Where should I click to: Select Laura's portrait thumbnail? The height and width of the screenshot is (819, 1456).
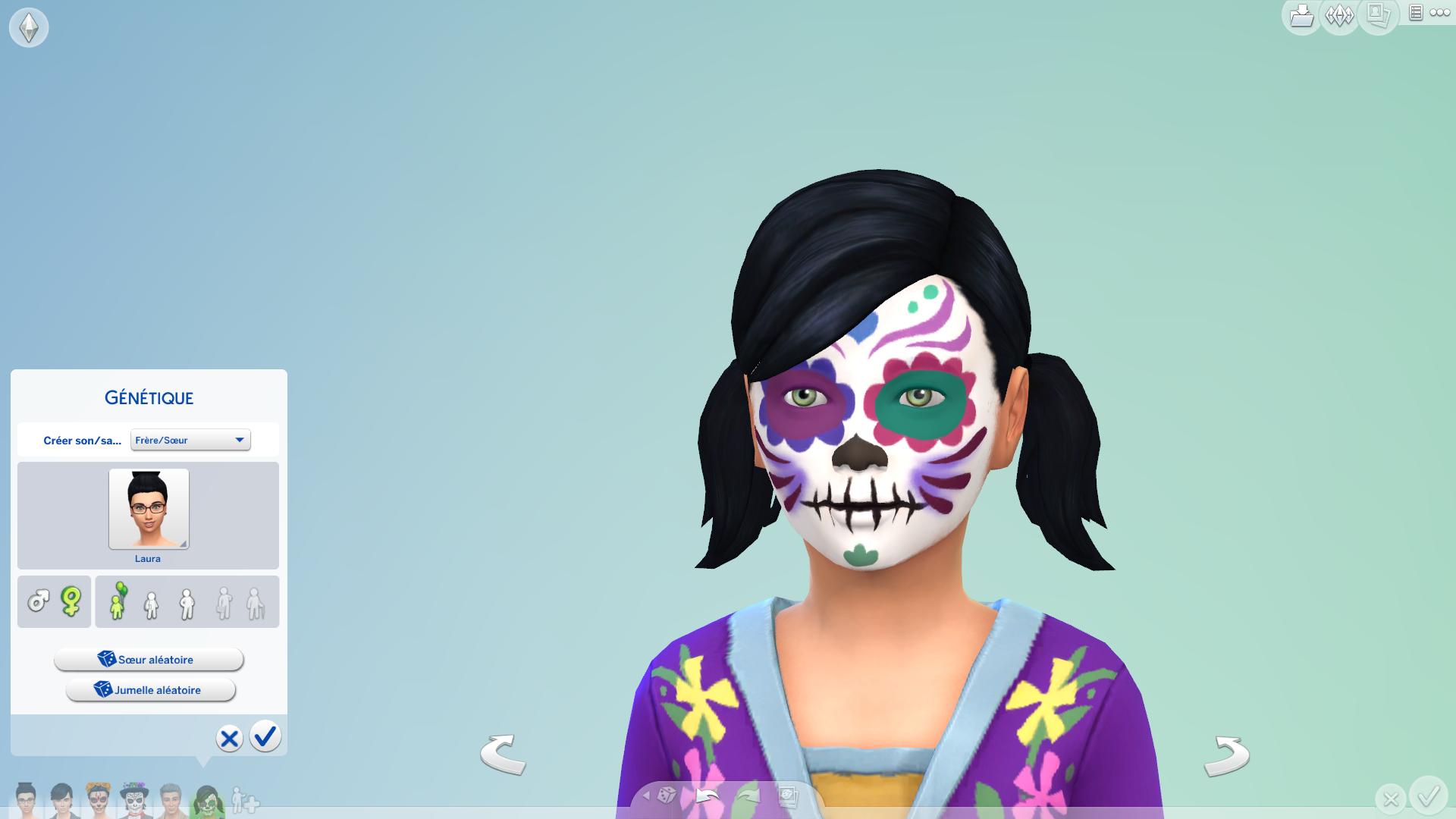point(149,509)
